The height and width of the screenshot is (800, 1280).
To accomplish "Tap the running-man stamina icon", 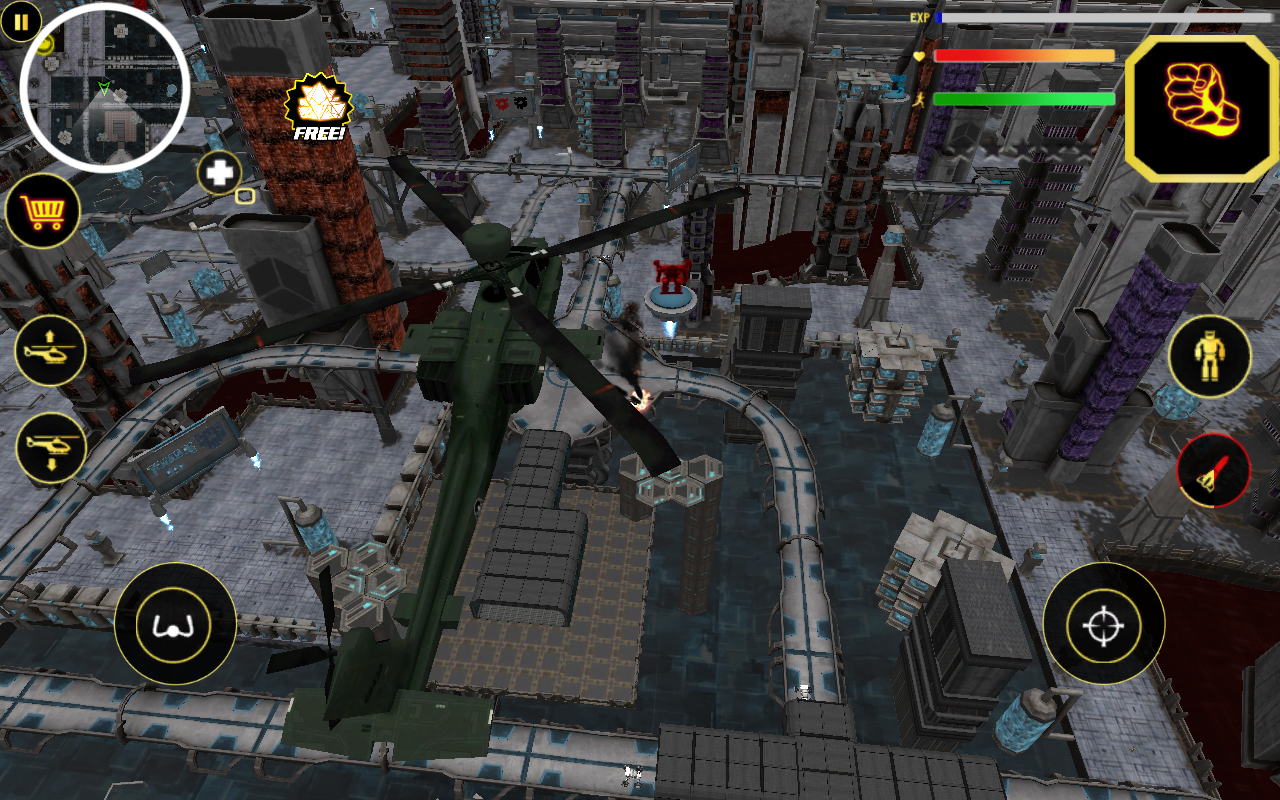I will tap(921, 98).
